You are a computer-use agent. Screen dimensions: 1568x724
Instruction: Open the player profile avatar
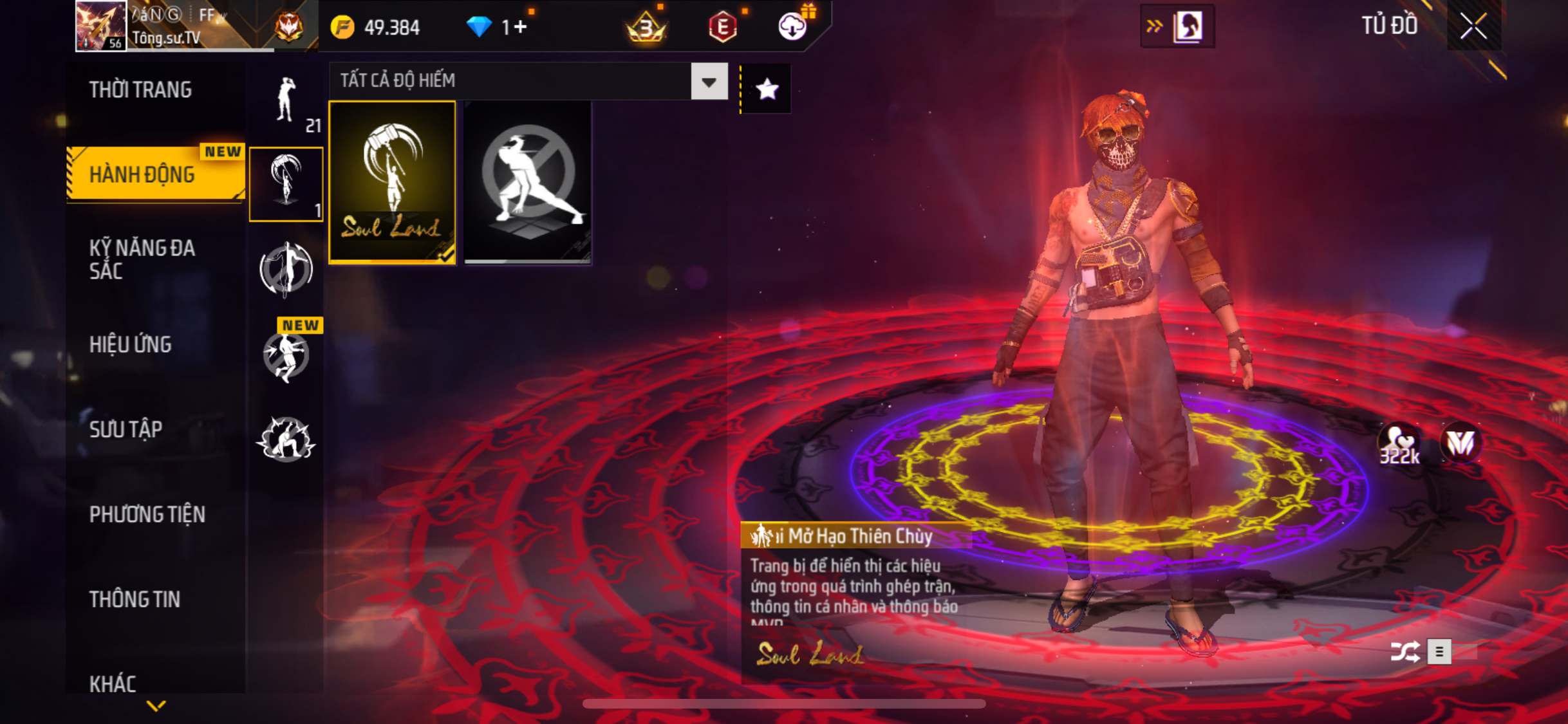(x=100, y=26)
